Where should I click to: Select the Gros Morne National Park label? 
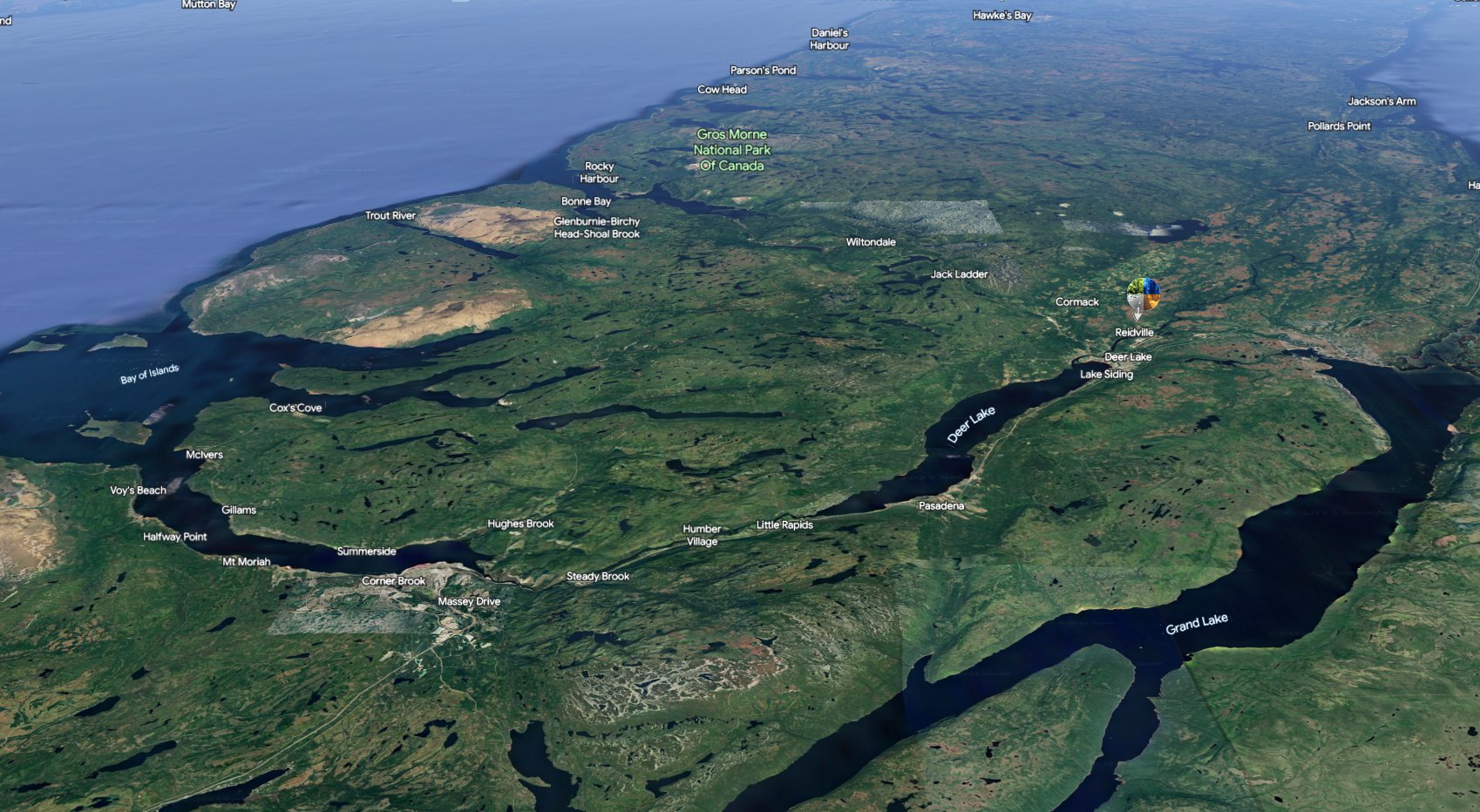tap(732, 150)
